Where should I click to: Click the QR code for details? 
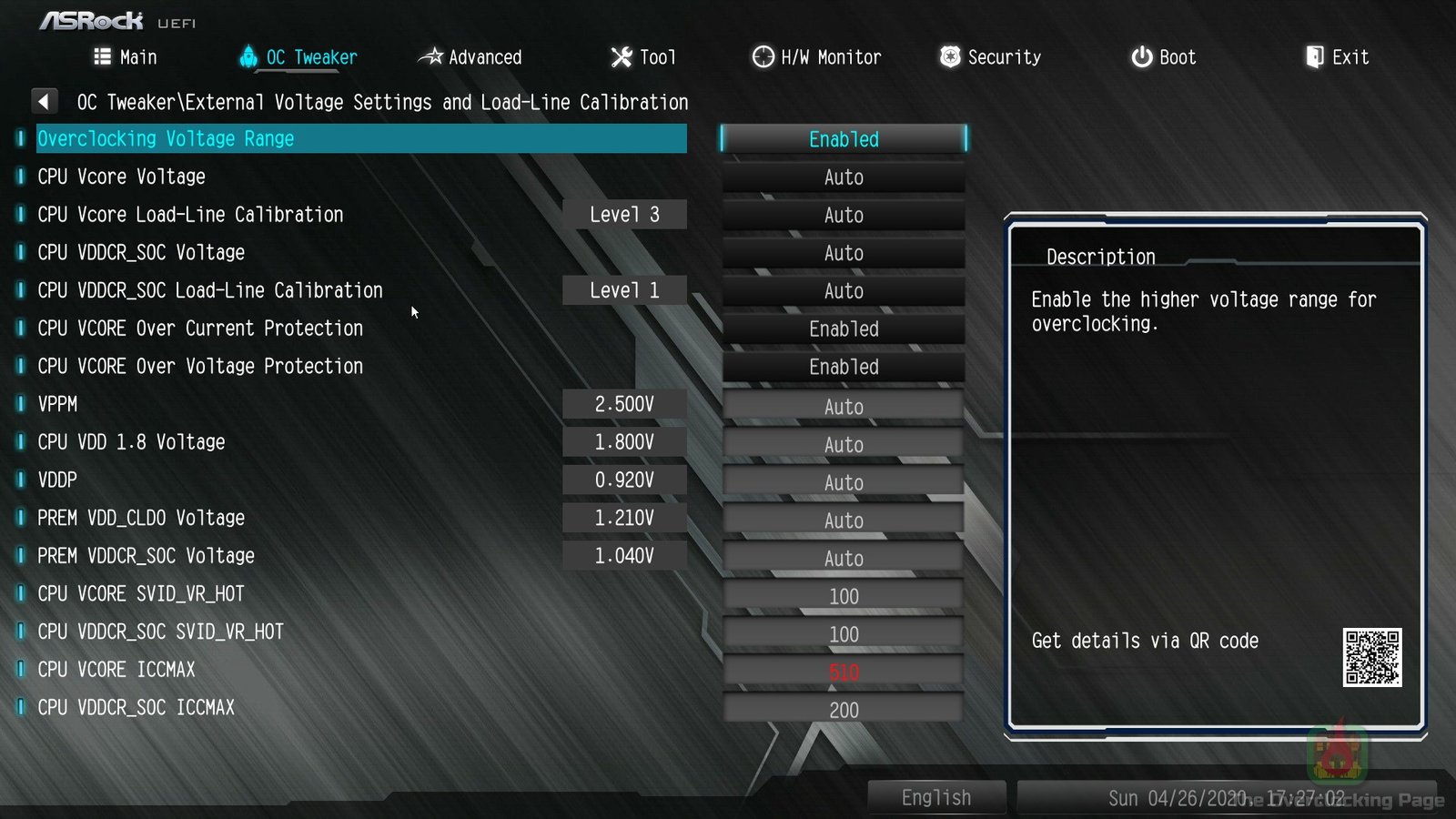(1371, 657)
